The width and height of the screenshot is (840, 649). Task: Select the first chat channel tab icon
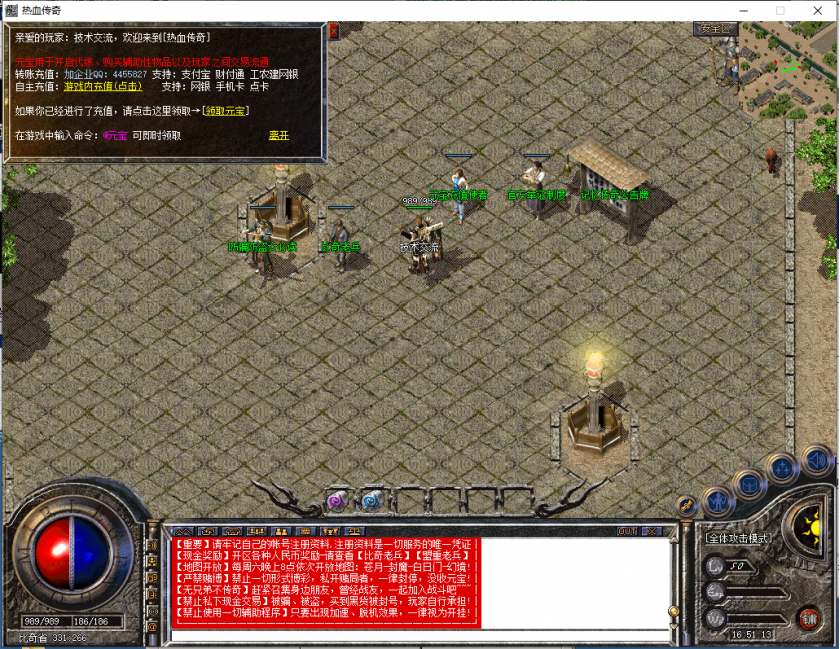click(x=182, y=531)
